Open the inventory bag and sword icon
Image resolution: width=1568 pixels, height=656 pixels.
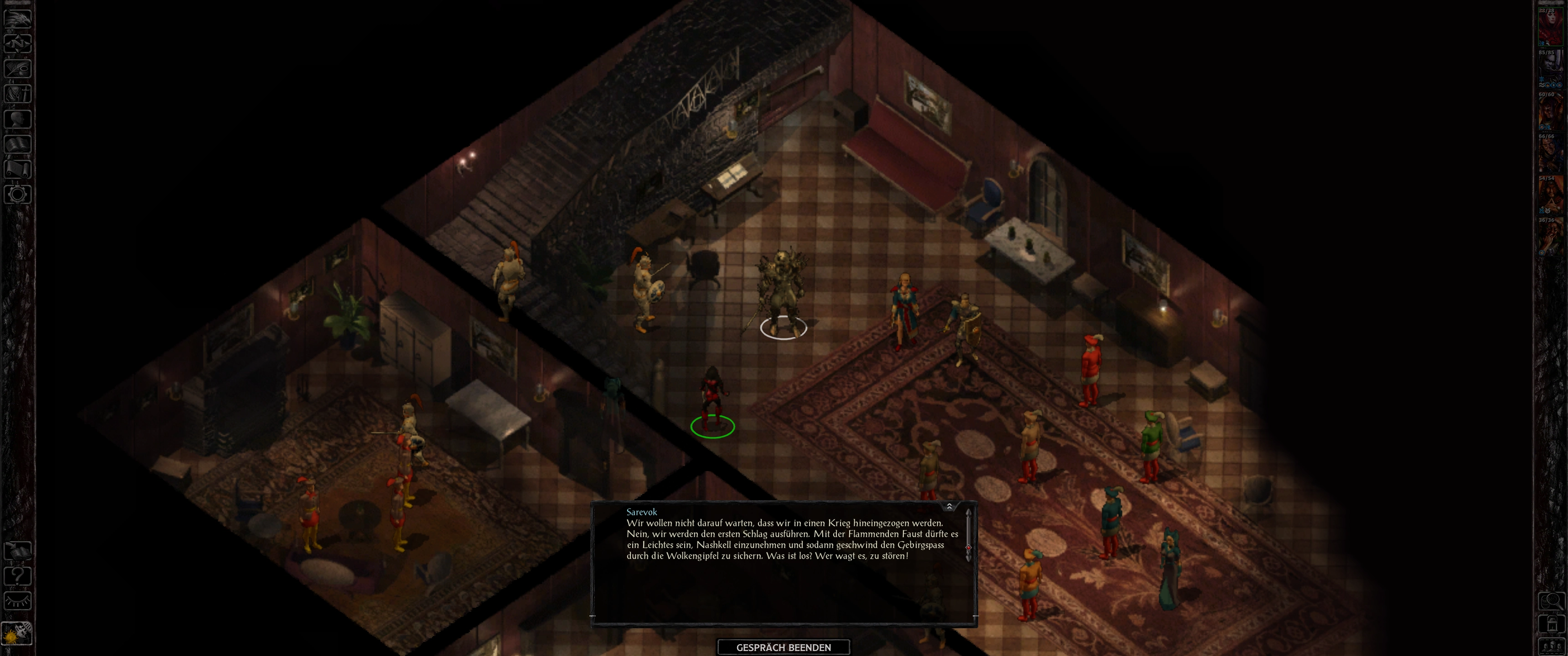[18, 94]
